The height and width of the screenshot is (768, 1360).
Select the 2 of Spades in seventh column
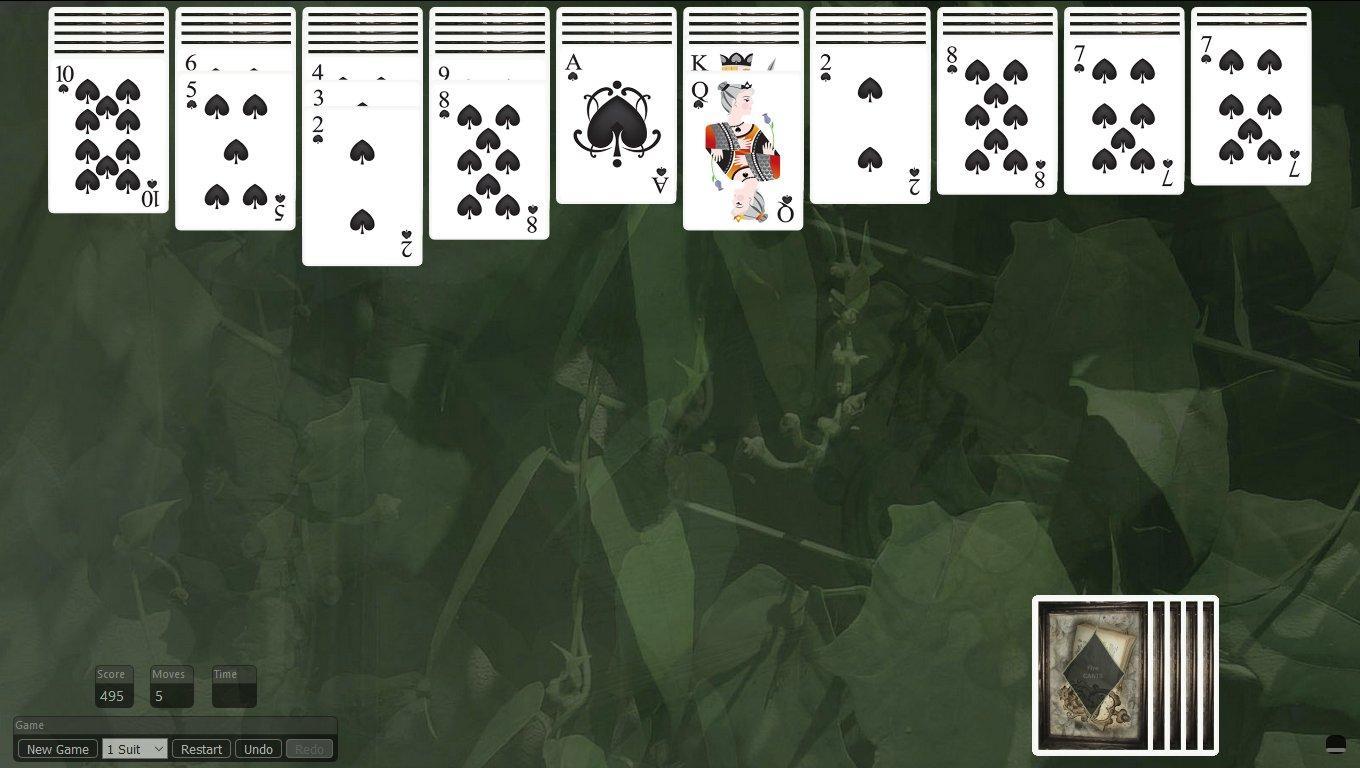click(x=868, y=130)
